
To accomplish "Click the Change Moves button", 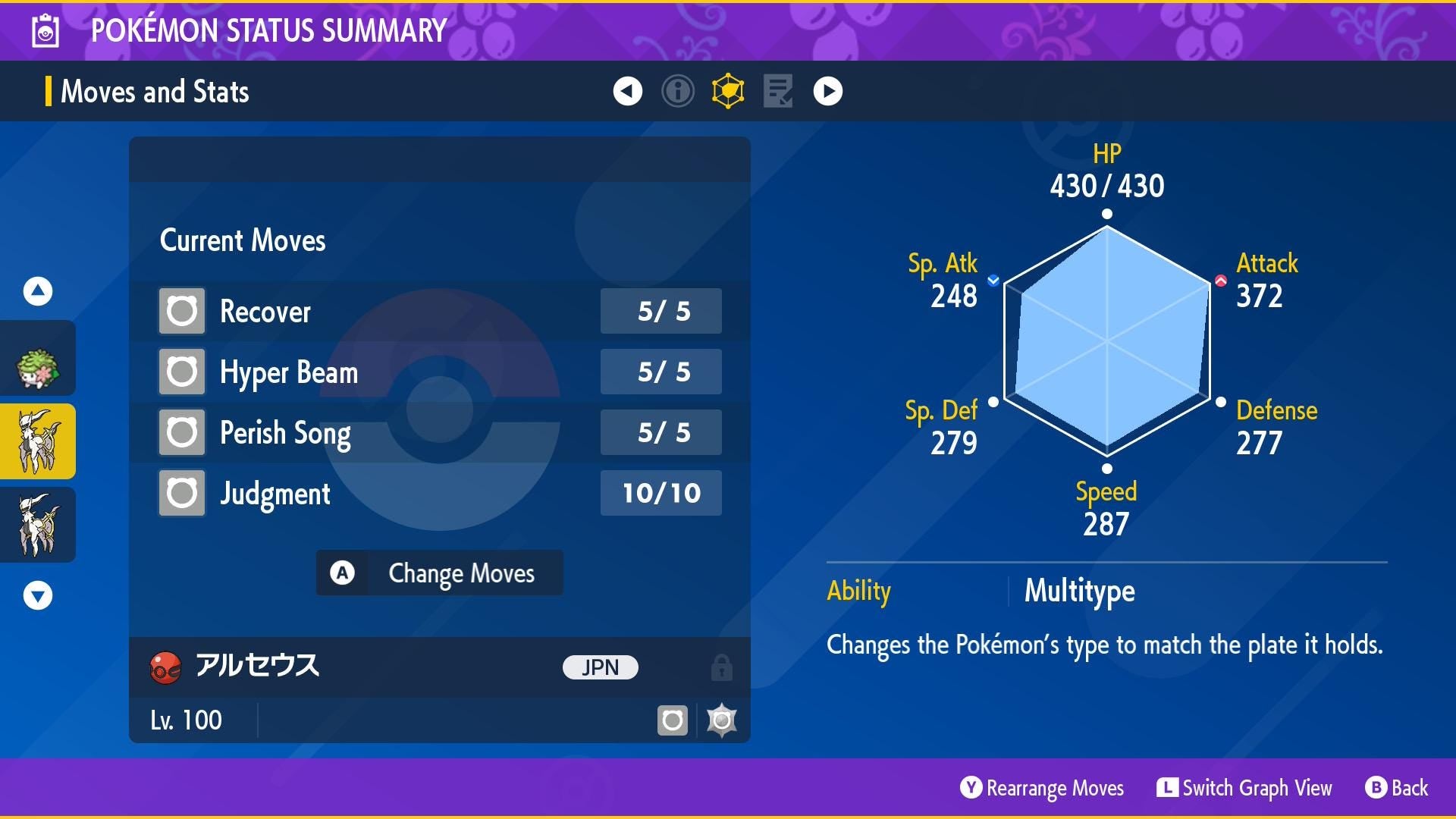I will coord(439,573).
